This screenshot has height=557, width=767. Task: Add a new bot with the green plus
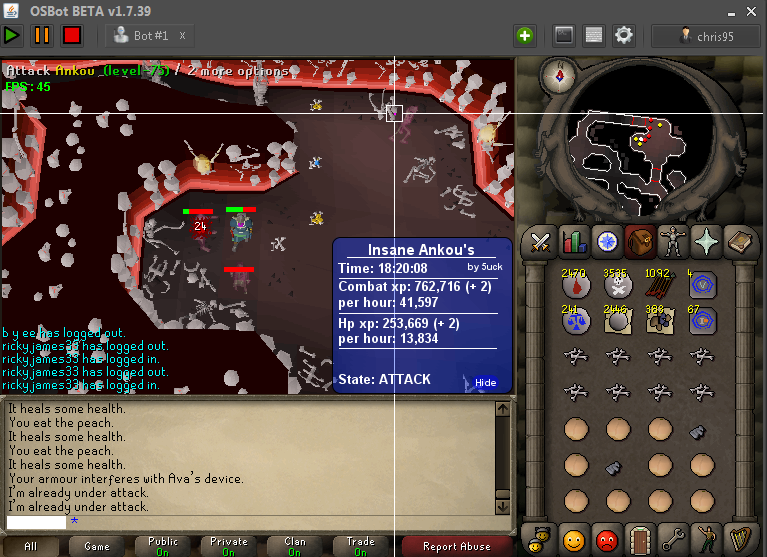[x=525, y=35]
